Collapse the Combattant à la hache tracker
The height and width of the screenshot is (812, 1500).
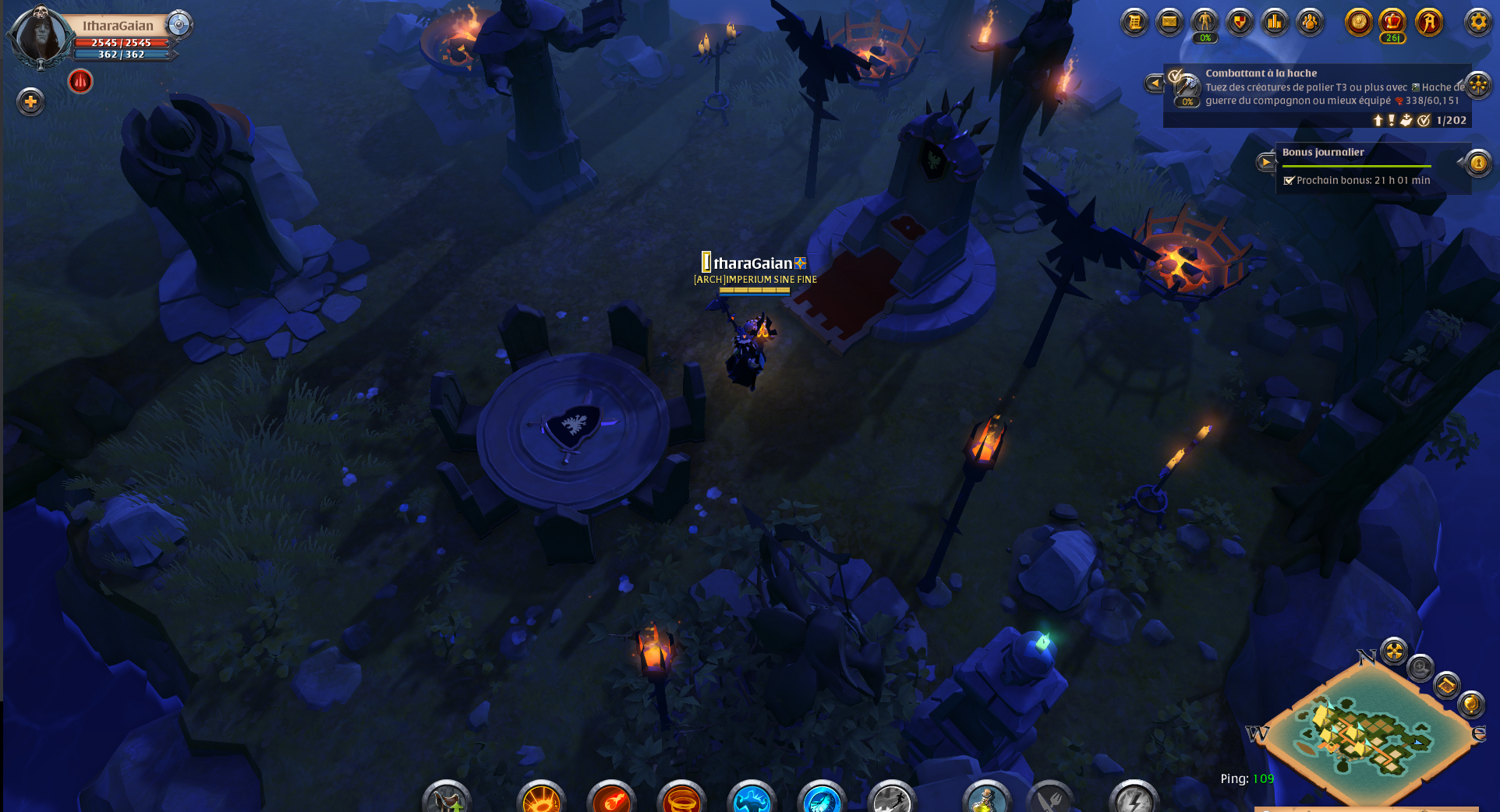pyautogui.click(x=1154, y=83)
